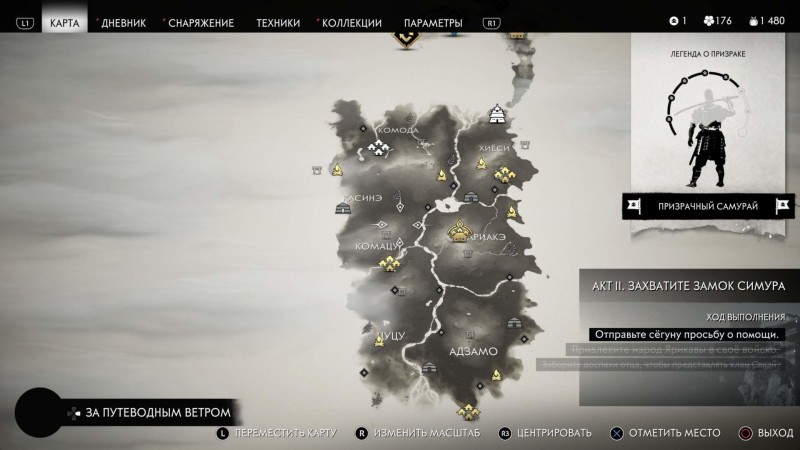Viewport: 800px width, 450px height.
Task: Click the white stronghold marker below Комода
Action: coord(379,149)
